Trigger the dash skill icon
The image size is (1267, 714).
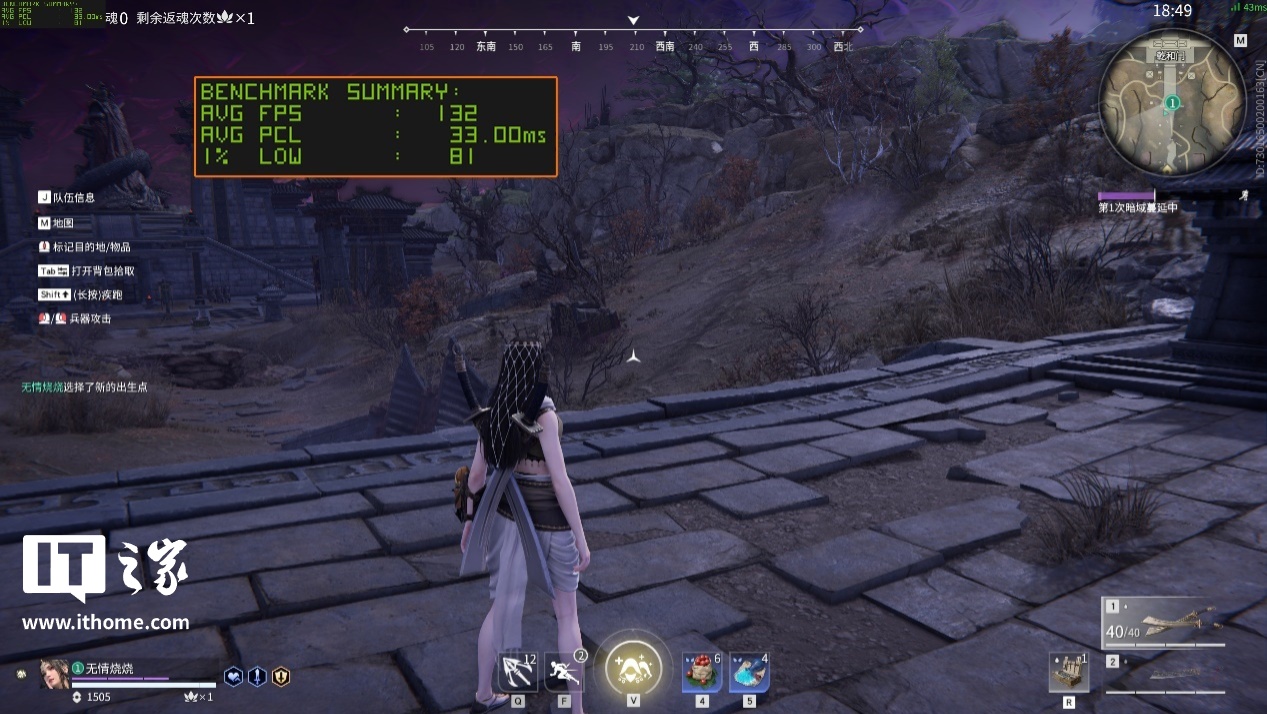(563, 671)
